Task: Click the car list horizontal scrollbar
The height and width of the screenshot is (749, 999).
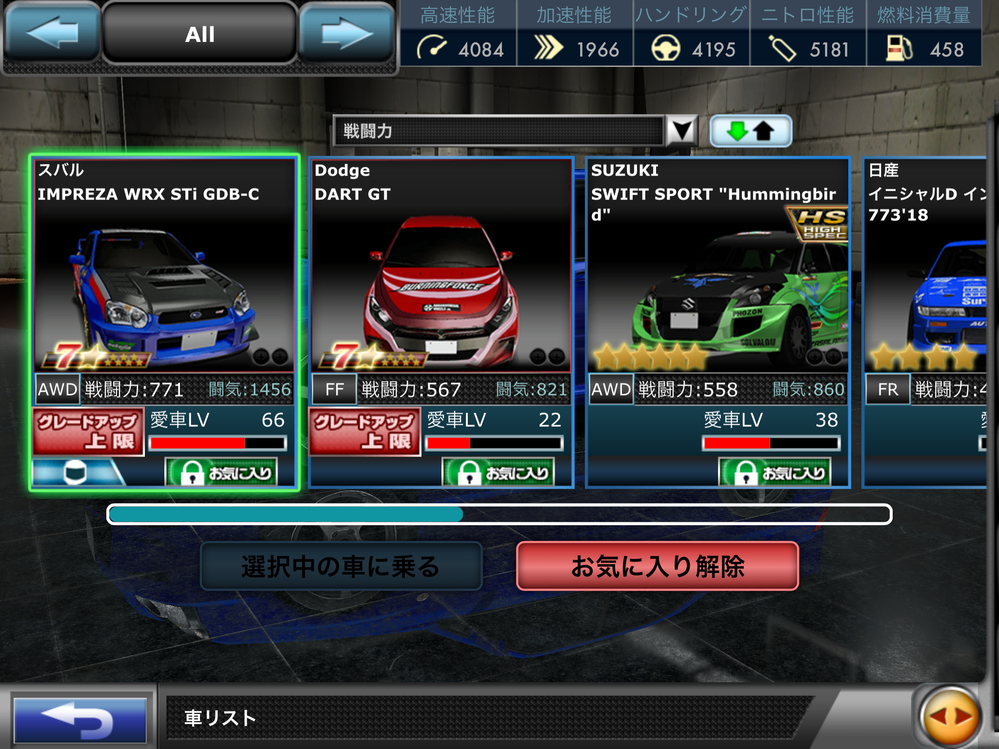Action: pos(499,514)
